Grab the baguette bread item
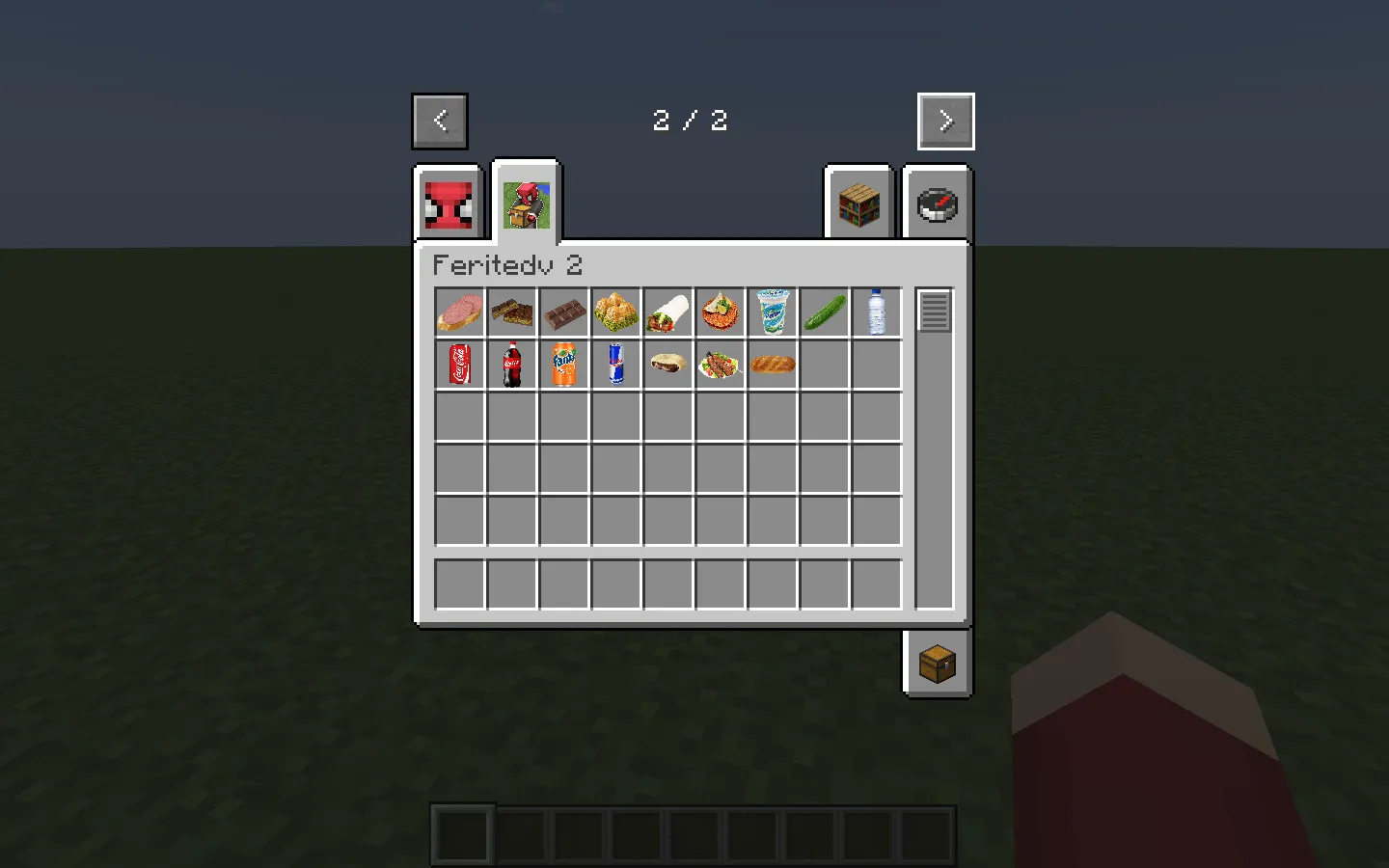Image resolution: width=1389 pixels, height=868 pixels. click(x=772, y=365)
